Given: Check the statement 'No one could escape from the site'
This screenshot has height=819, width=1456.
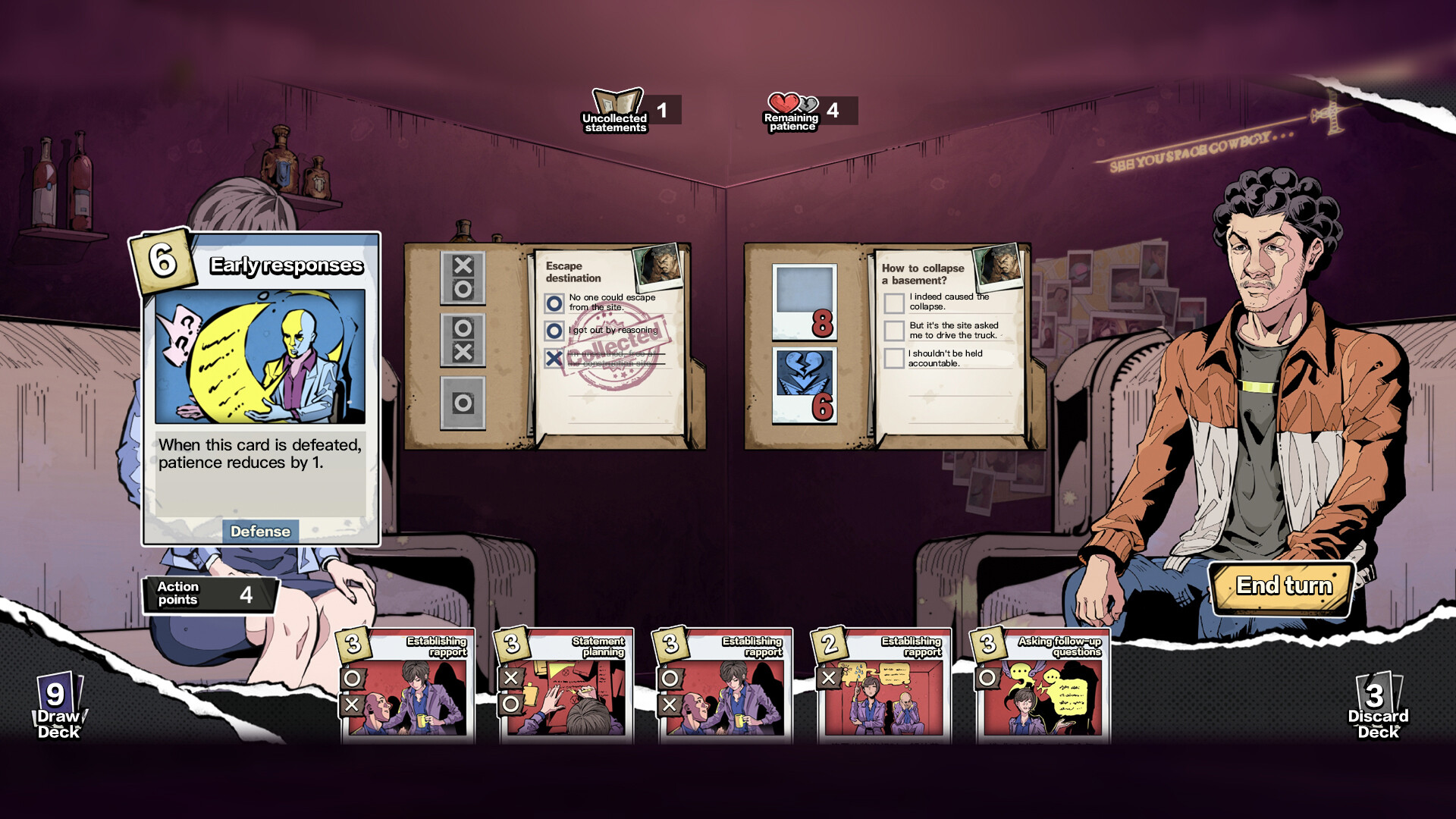Looking at the screenshot, I should click(554, 302).
